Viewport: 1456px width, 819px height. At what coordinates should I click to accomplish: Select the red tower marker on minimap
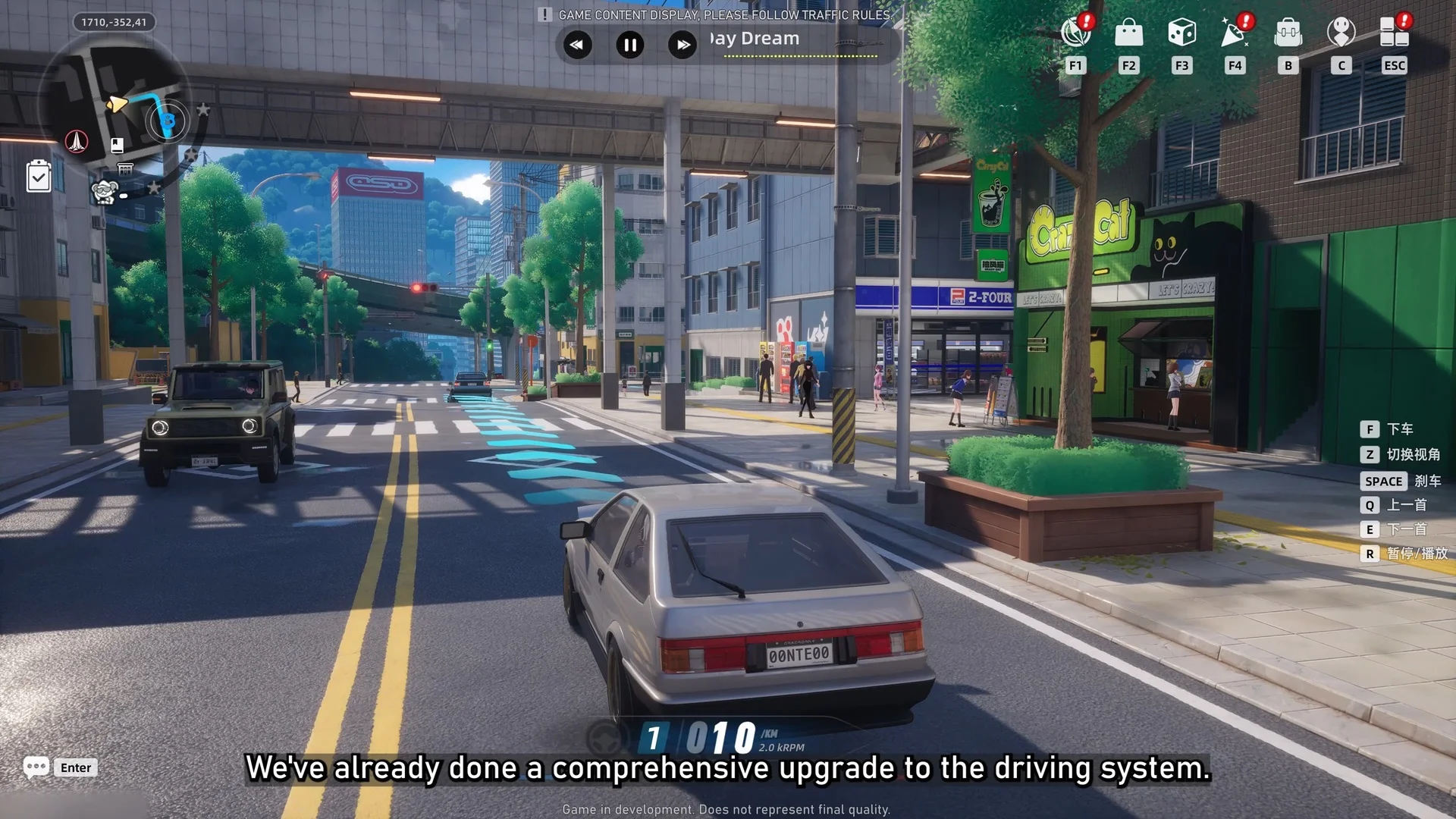point(77,141)
